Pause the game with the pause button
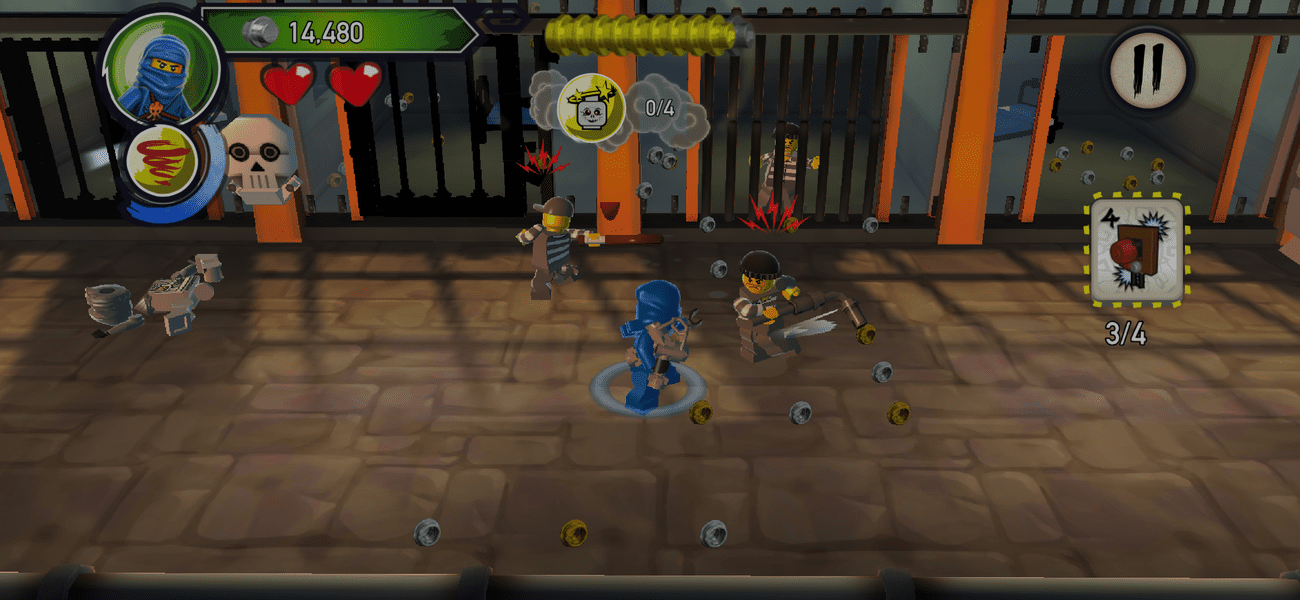 click(x=1147, y=69)
